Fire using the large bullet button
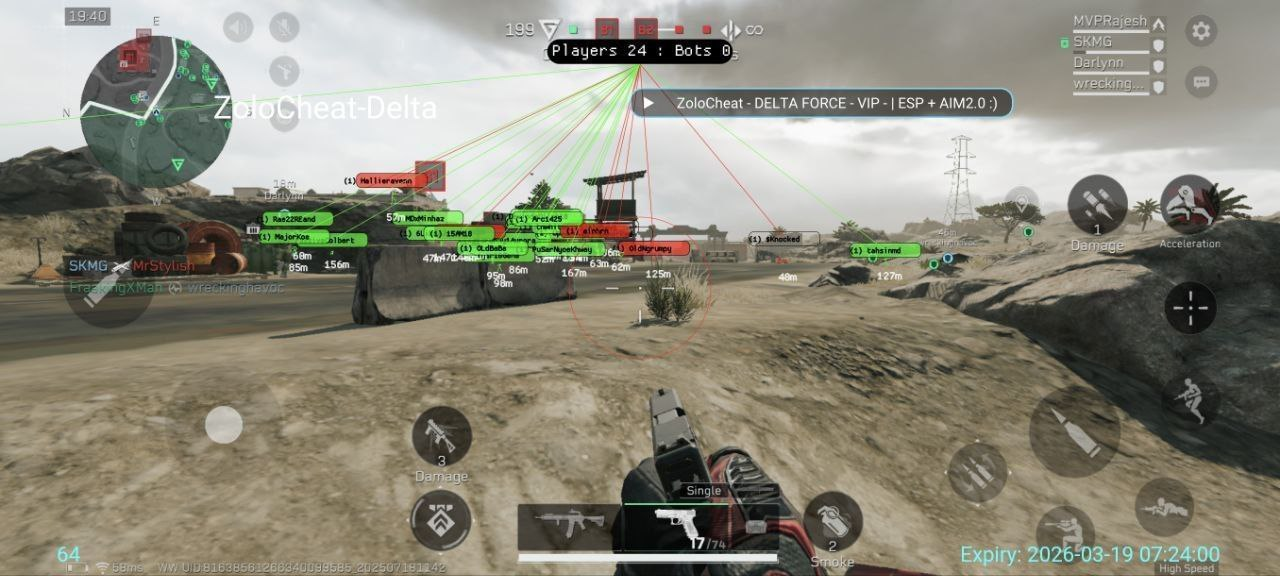Screen dimensions: 1280x576 tap(1074, 432)
